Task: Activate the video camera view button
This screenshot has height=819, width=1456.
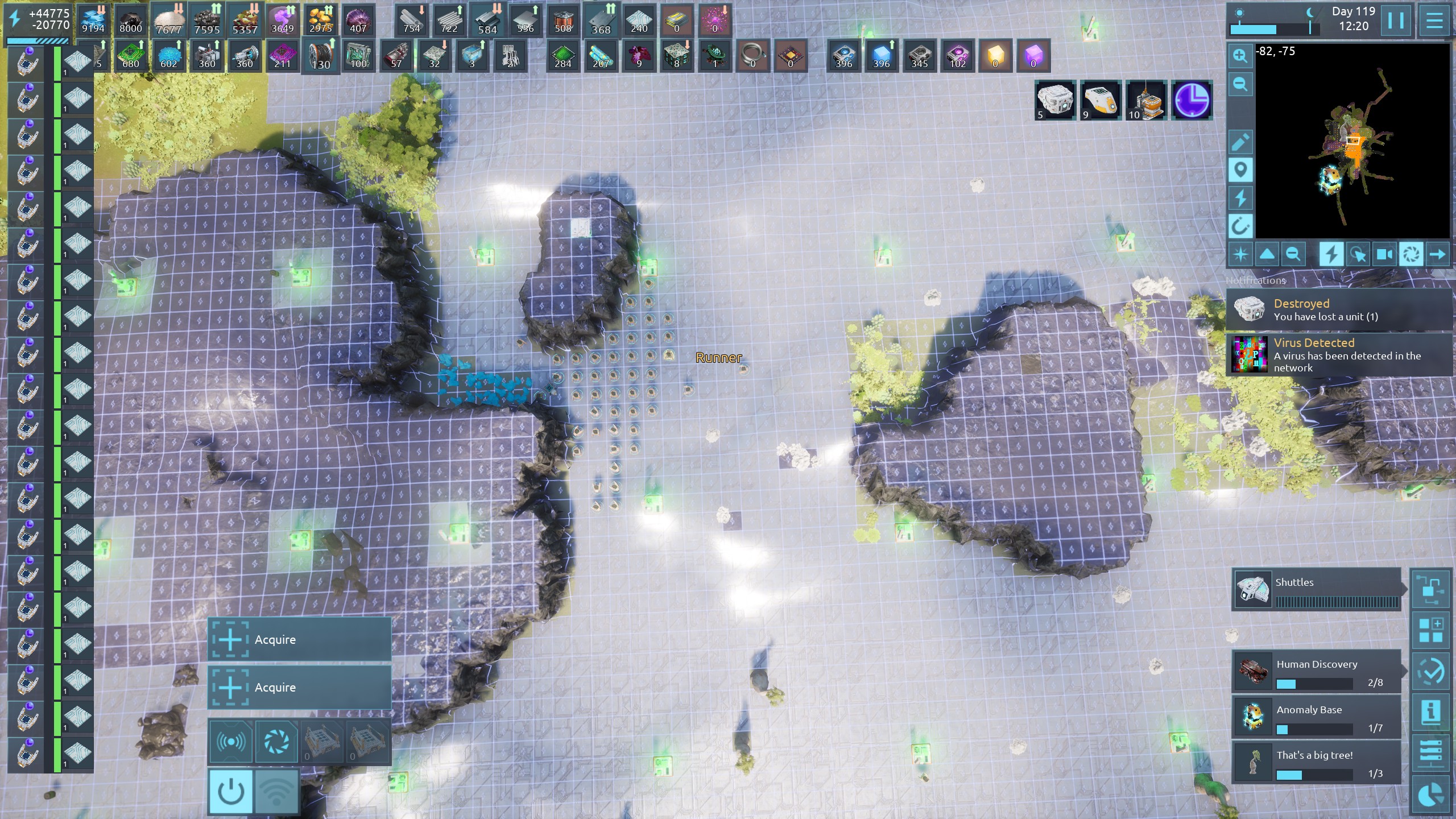Action: click(x=1384, y=254)
